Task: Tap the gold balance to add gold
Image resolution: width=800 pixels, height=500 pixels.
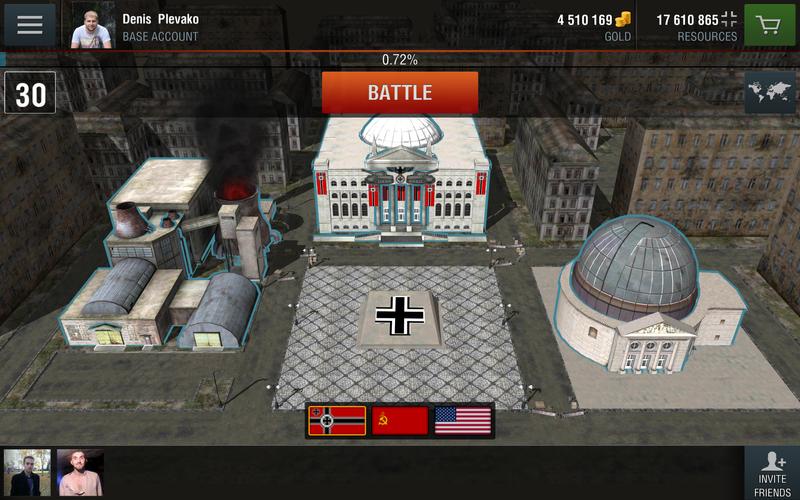Action: [595, 25]
